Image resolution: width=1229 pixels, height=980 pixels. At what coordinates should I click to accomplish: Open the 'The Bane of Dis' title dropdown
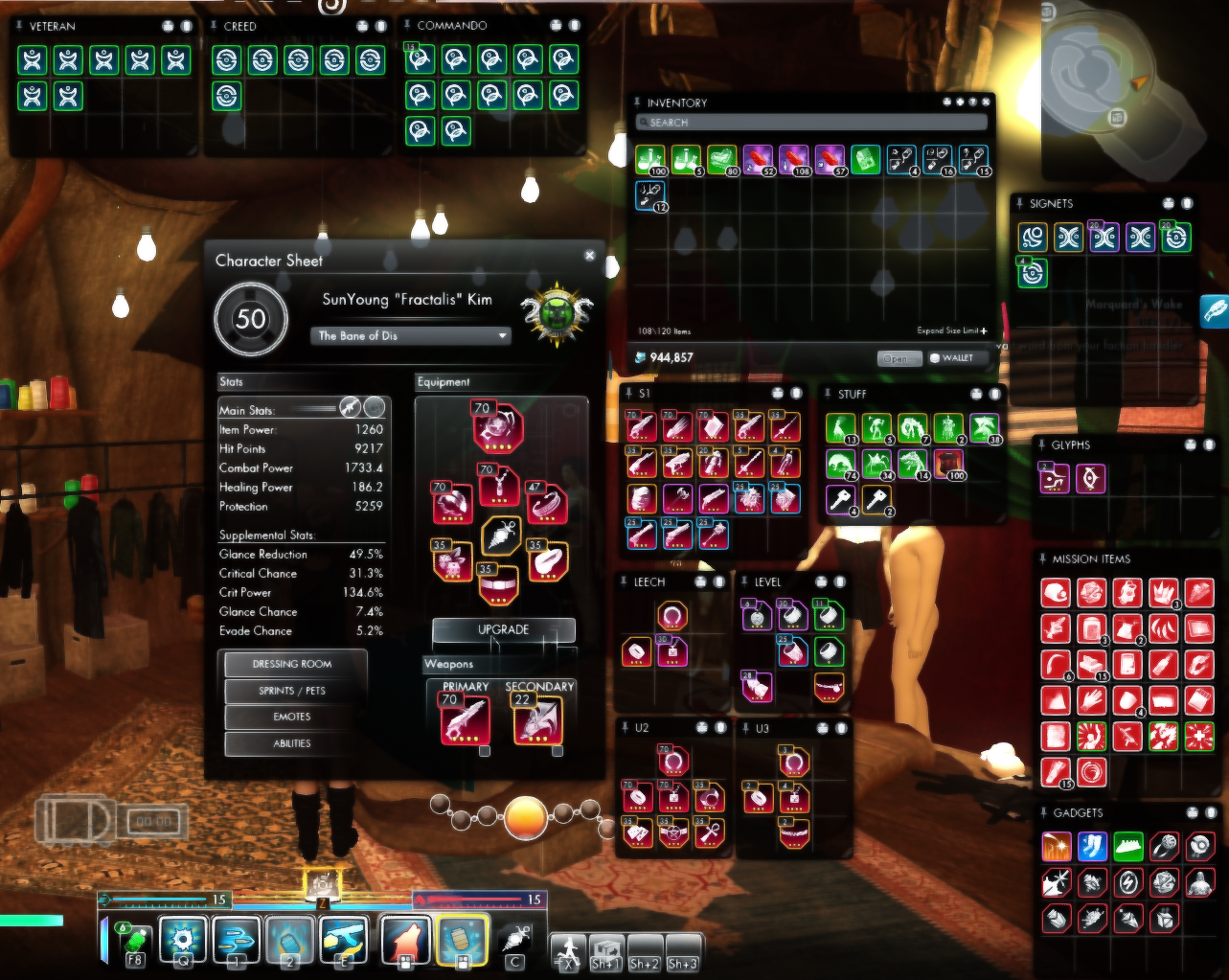pyautogui.click(x=410, y=335)
